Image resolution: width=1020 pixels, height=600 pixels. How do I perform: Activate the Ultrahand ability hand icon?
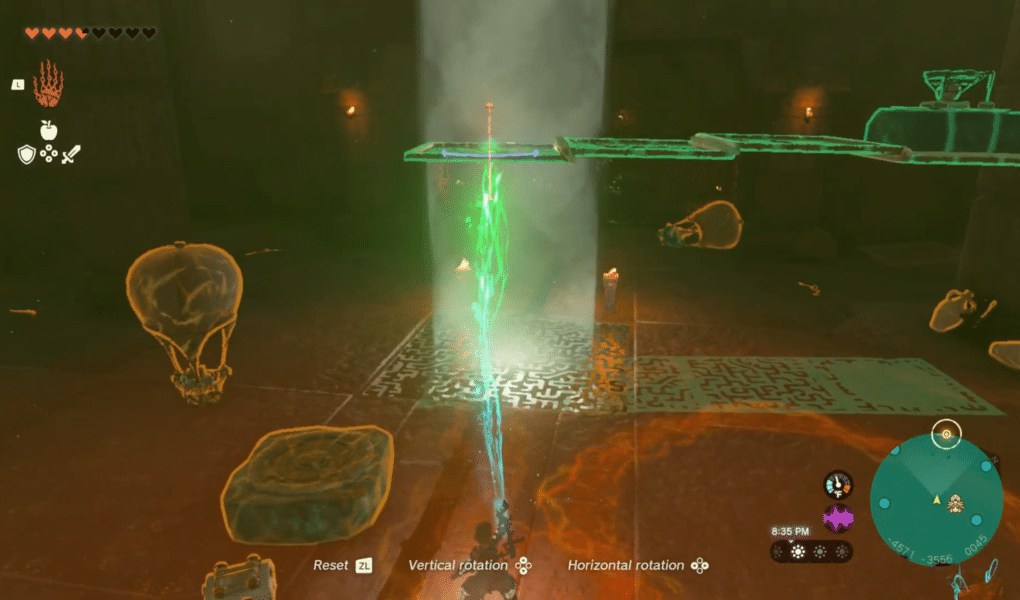point(48,84)
